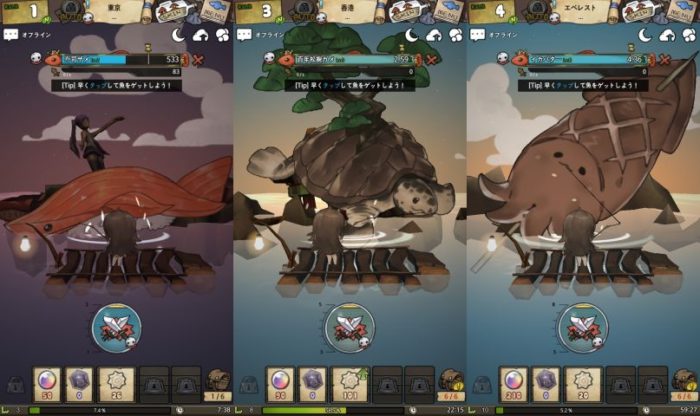This screenshot has width=700, height=416.
Task: Open the chat bubble in the Everest panel
Action: pos(478,34)
